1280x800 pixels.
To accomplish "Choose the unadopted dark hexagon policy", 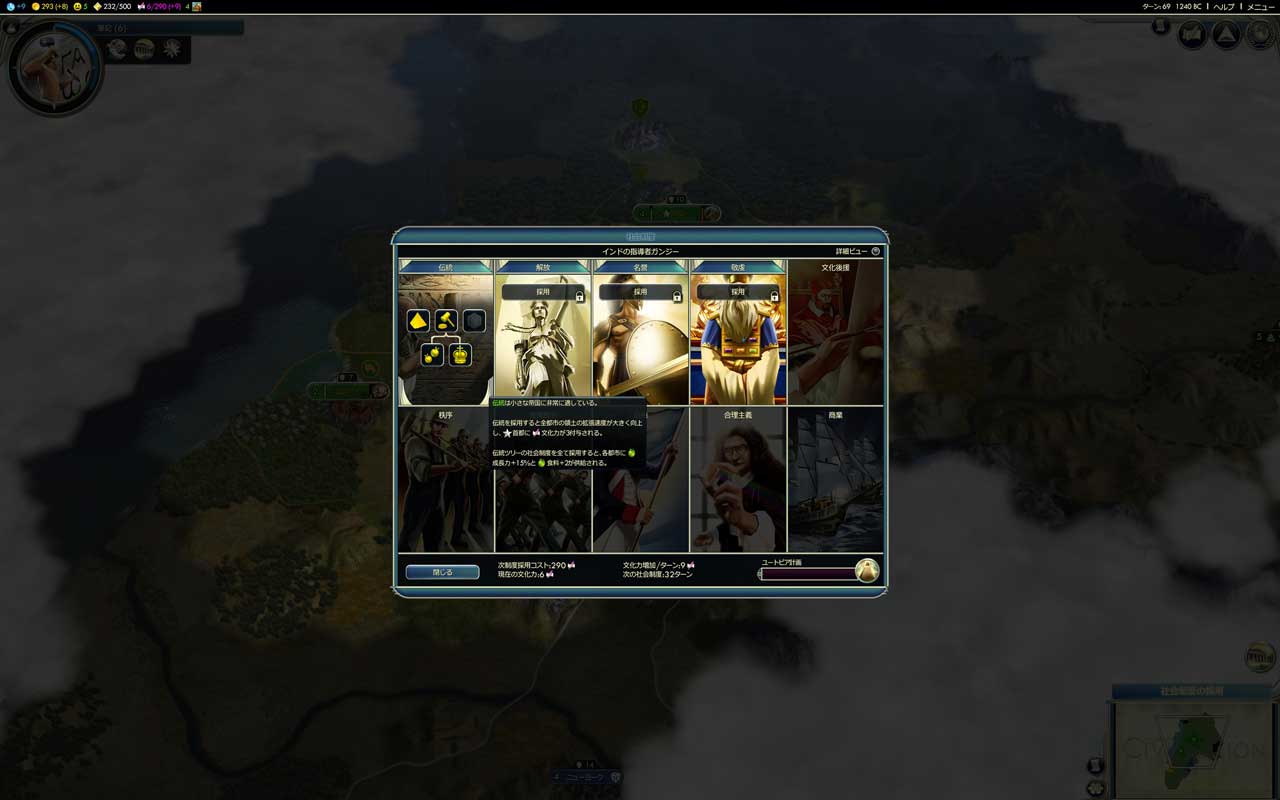I will pos(474,321).
